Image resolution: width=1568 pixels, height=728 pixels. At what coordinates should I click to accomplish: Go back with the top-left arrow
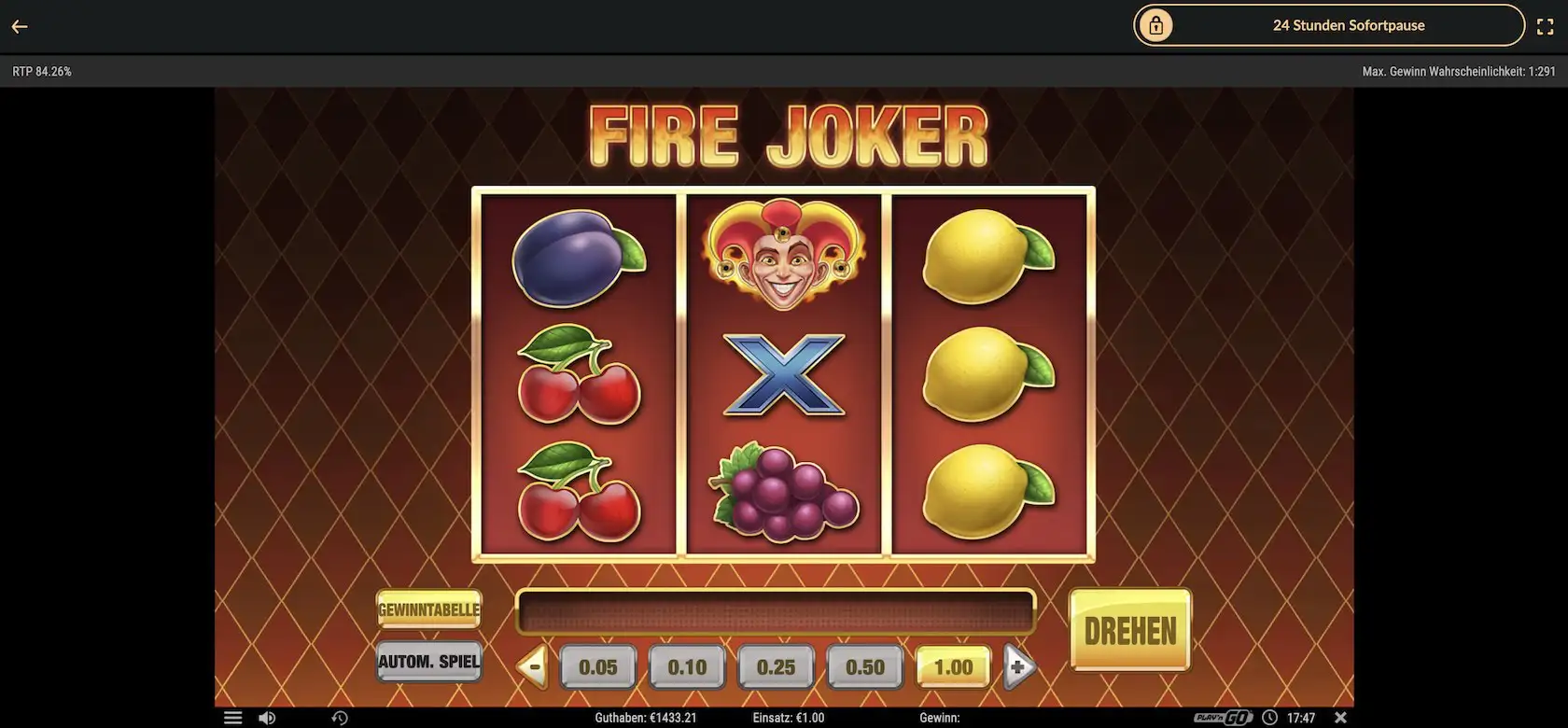tap(20, 26)
